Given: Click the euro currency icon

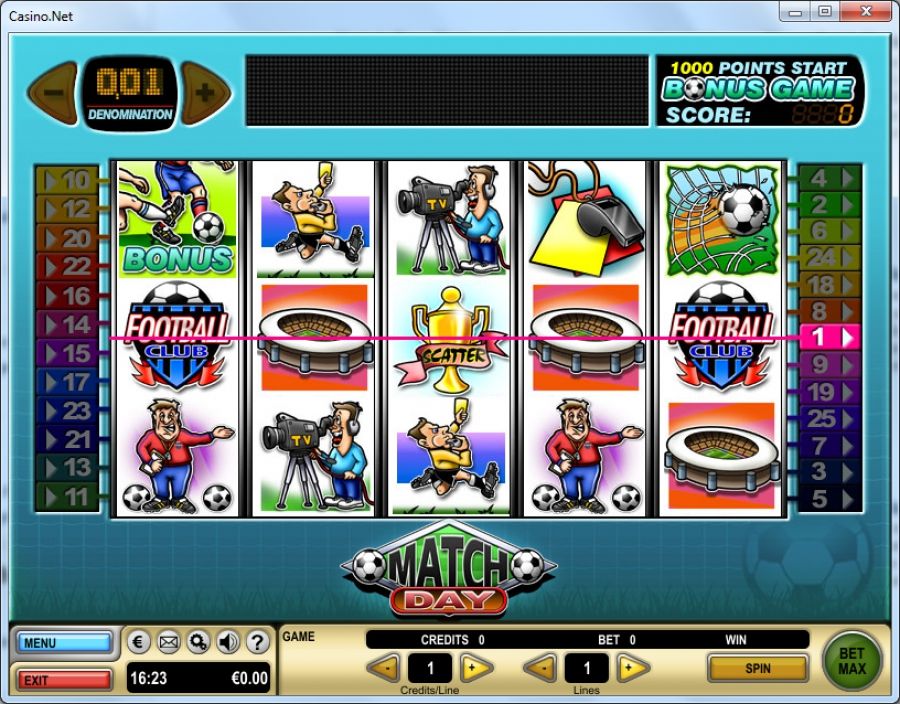Looking at the screenshot, I should point(140,642).
